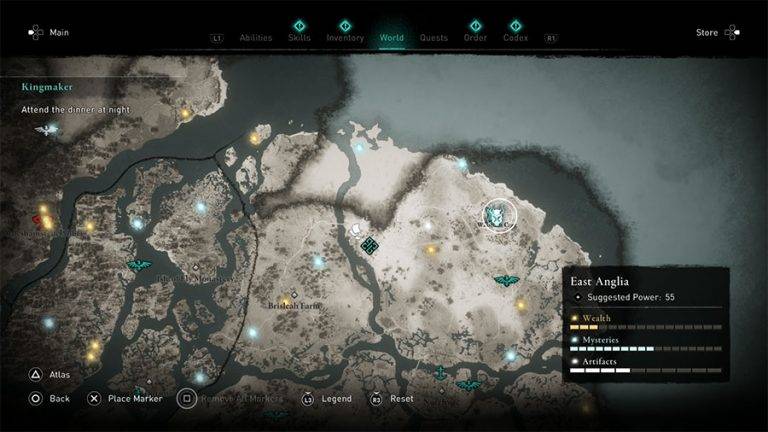768x432 pixels.
Task: Select the World map tab
Action: click(x=392, y=38)
